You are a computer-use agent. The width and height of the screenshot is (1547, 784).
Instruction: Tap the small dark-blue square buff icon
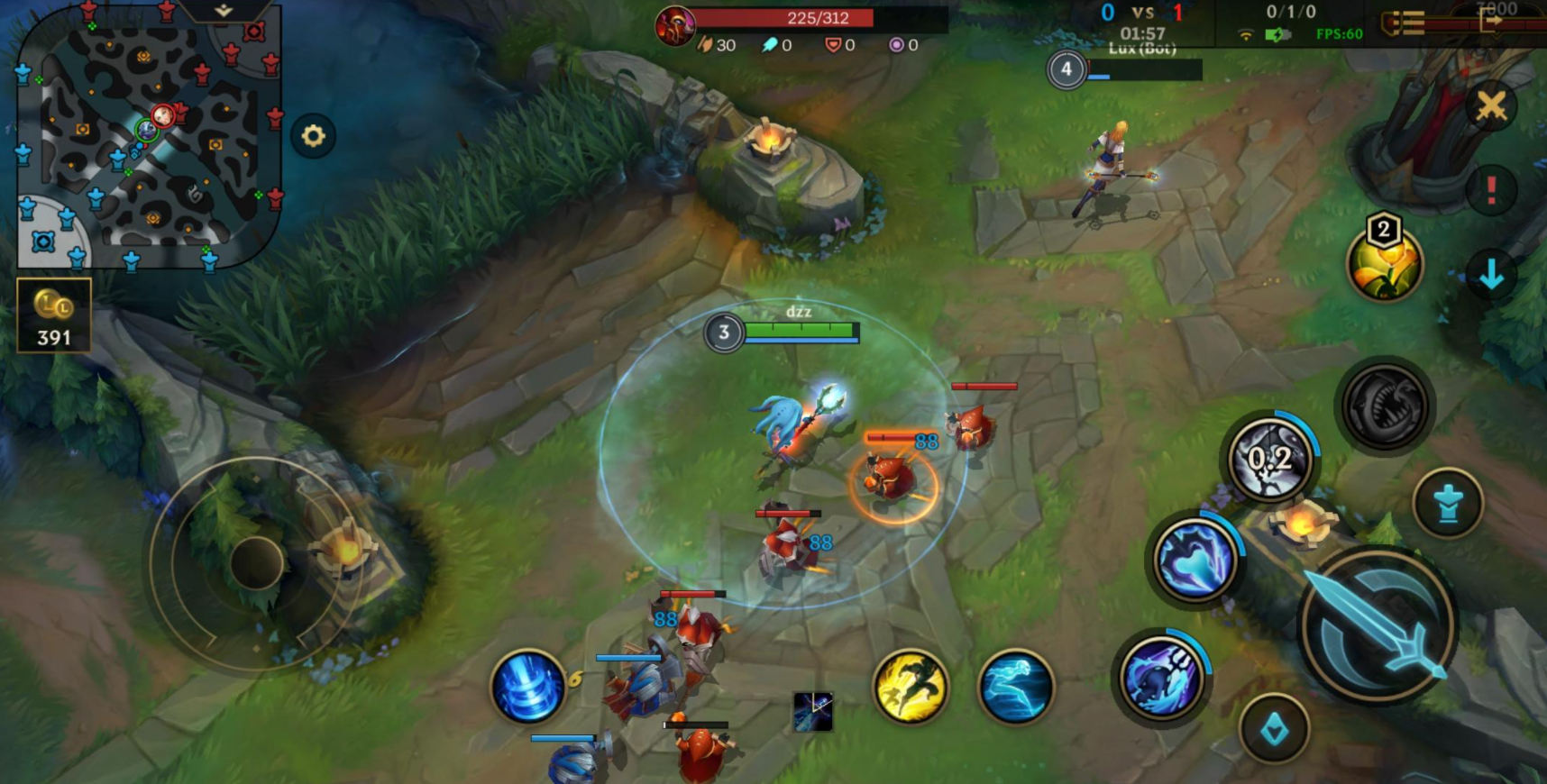pos(812,711)
